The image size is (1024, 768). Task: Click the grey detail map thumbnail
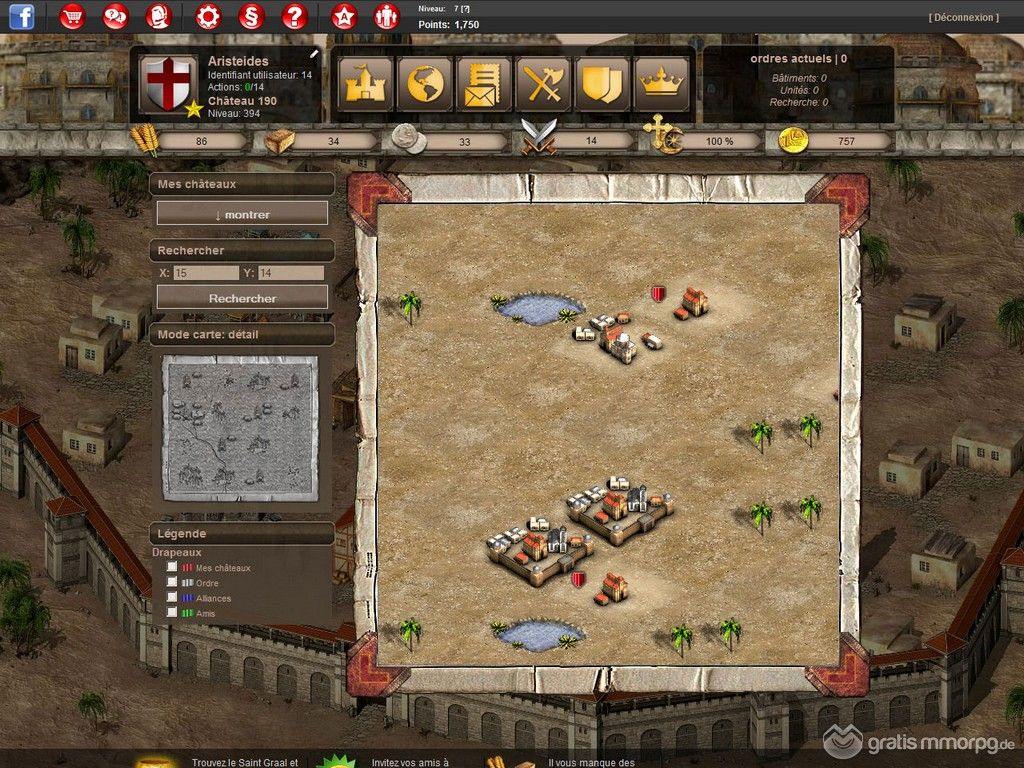[x=240, y=427]
